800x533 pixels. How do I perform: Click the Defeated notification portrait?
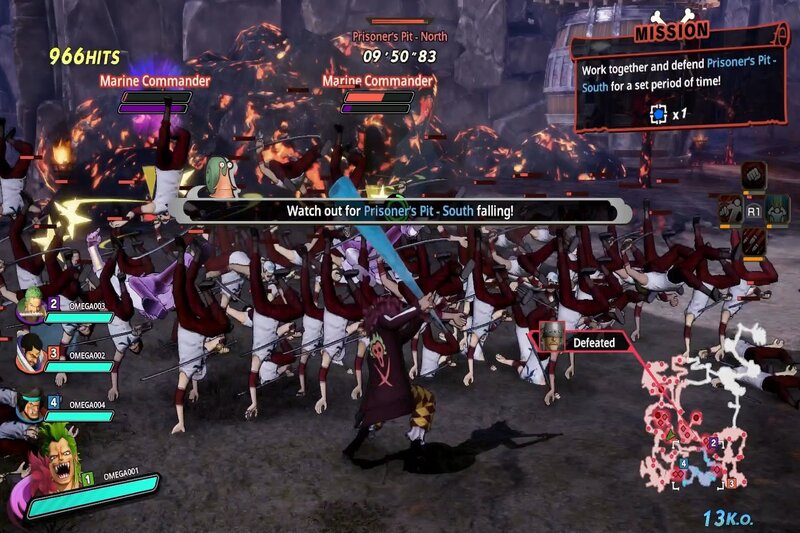pos(551,337)
